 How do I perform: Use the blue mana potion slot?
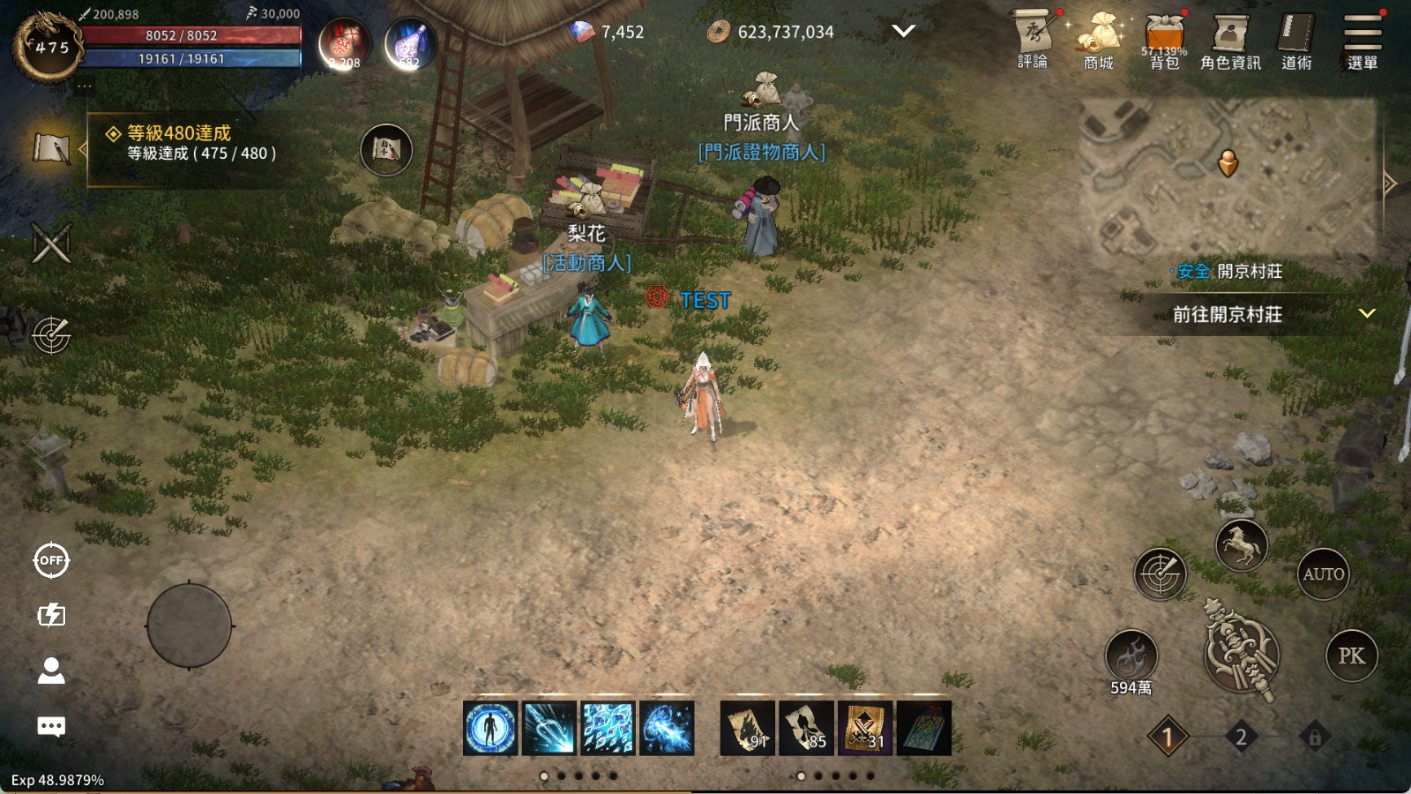coord(410,44)
